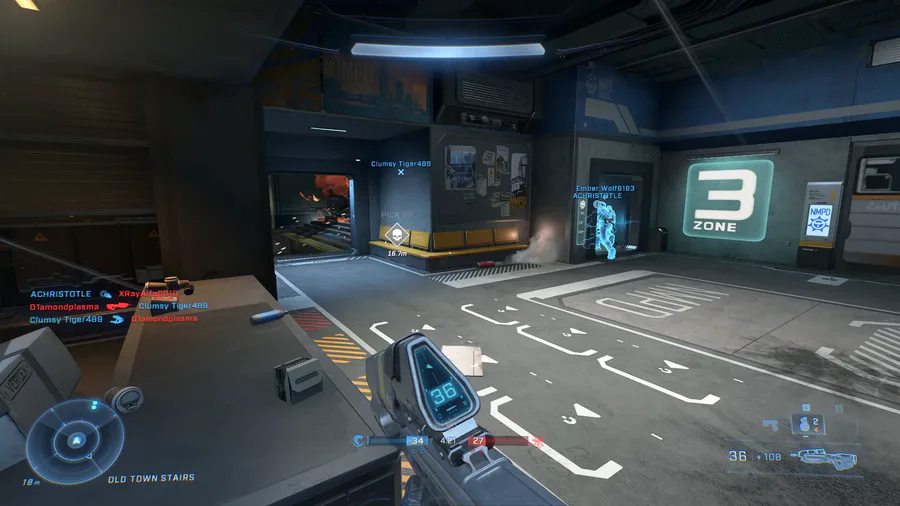Image resolution: width=900 pixels, height=506 pixels.
Task: Switch to the sidearm pistol icon
Action: click(768, 424)
